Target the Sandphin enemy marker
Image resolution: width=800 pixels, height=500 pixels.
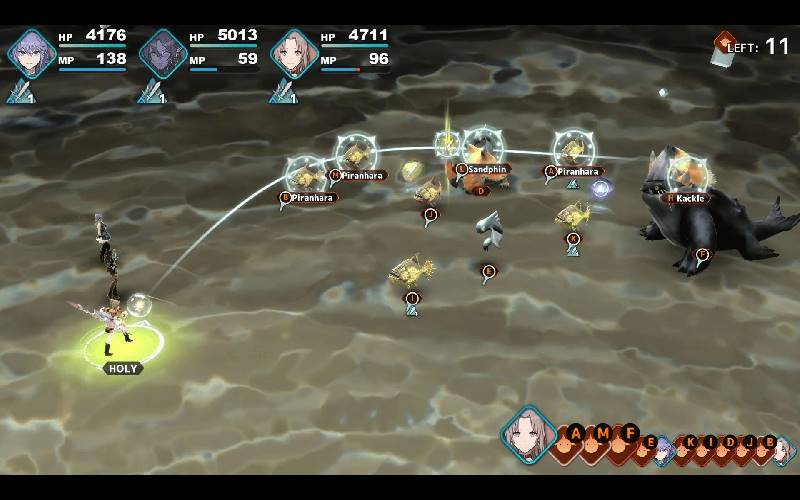[482, 170]
